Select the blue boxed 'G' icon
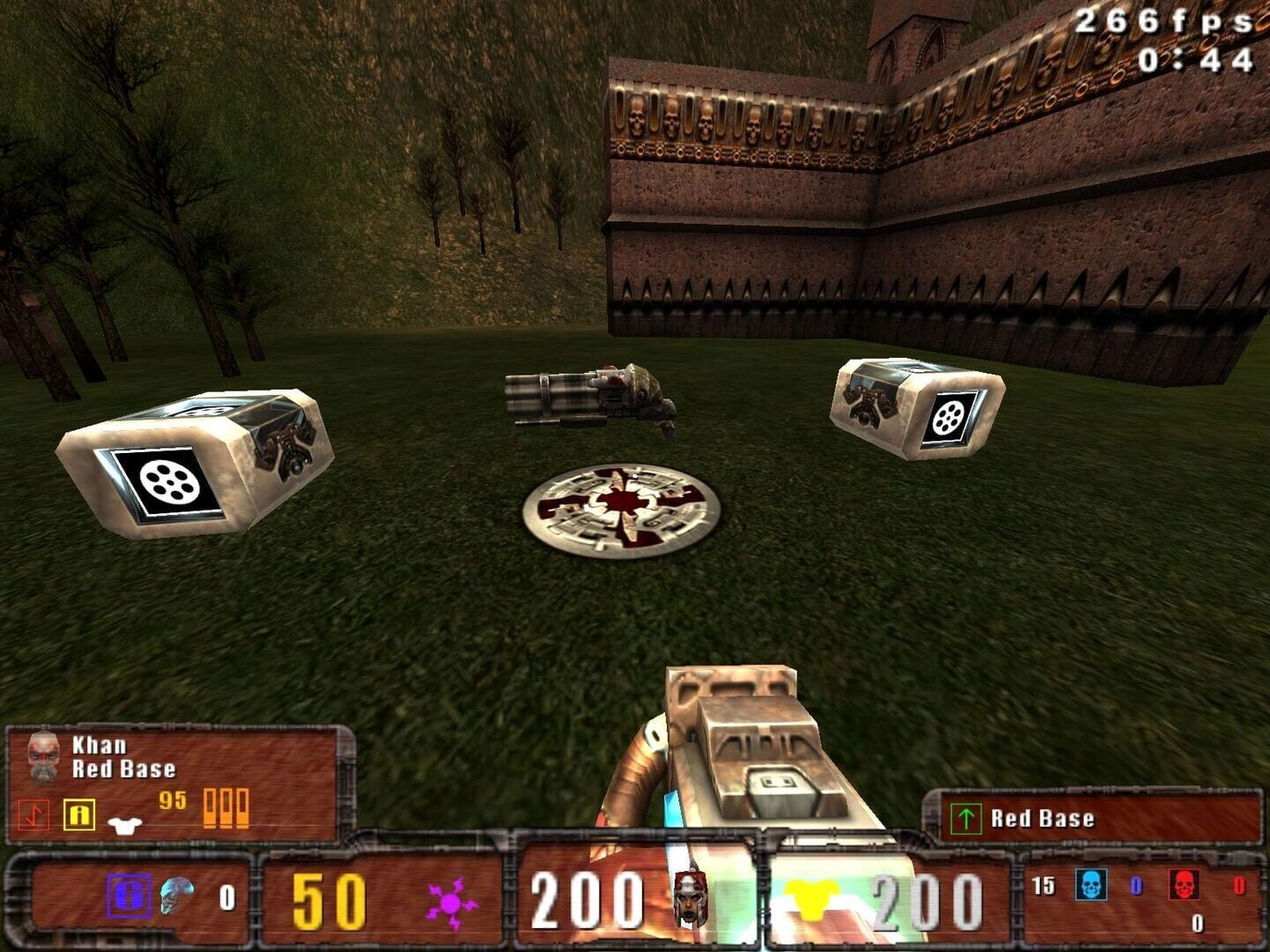Screen dimensions: 1270x952 (129, 896)
